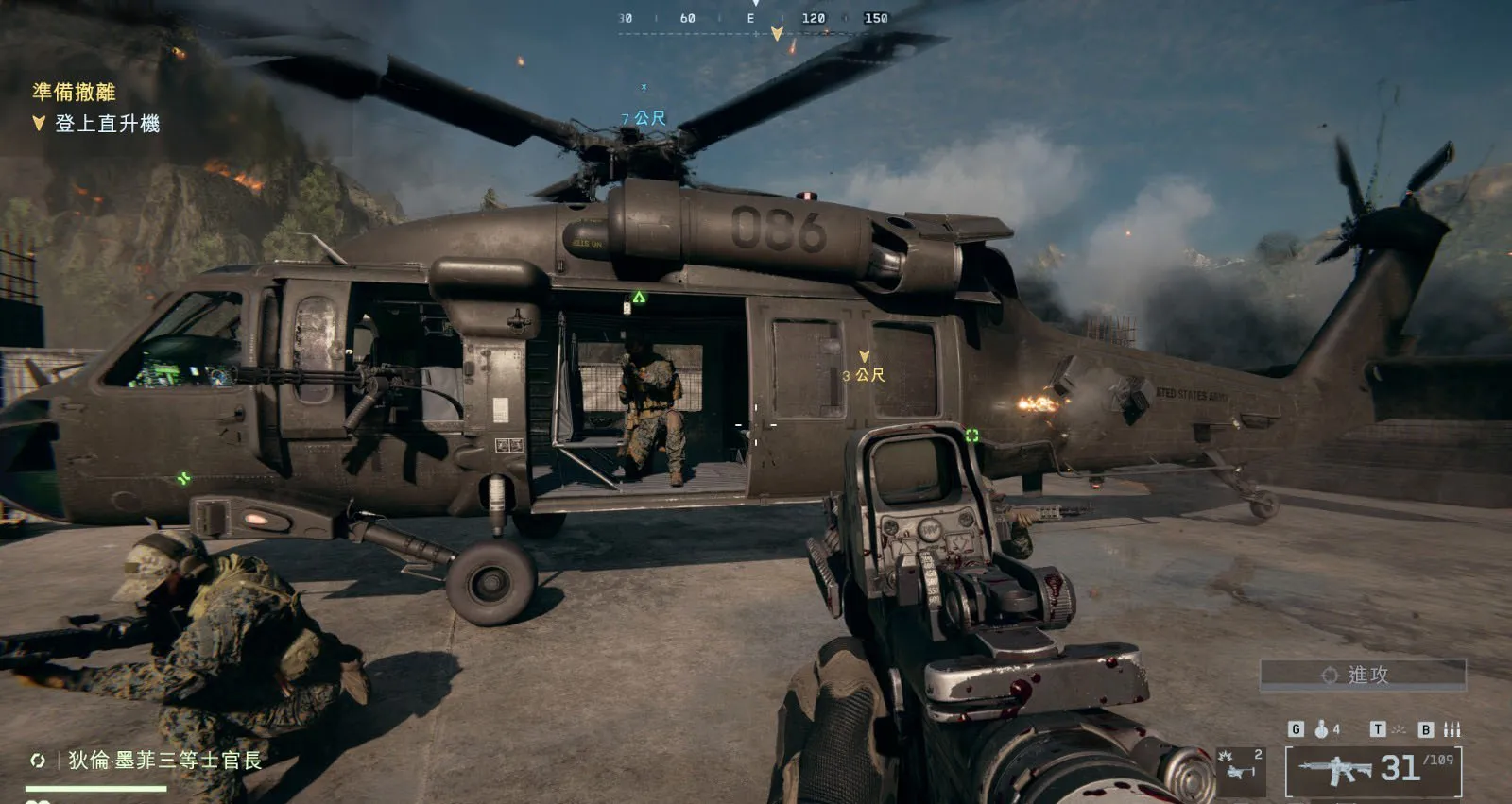
Task: Click the tactical flash gadget icon
Action: (1398, 729)
